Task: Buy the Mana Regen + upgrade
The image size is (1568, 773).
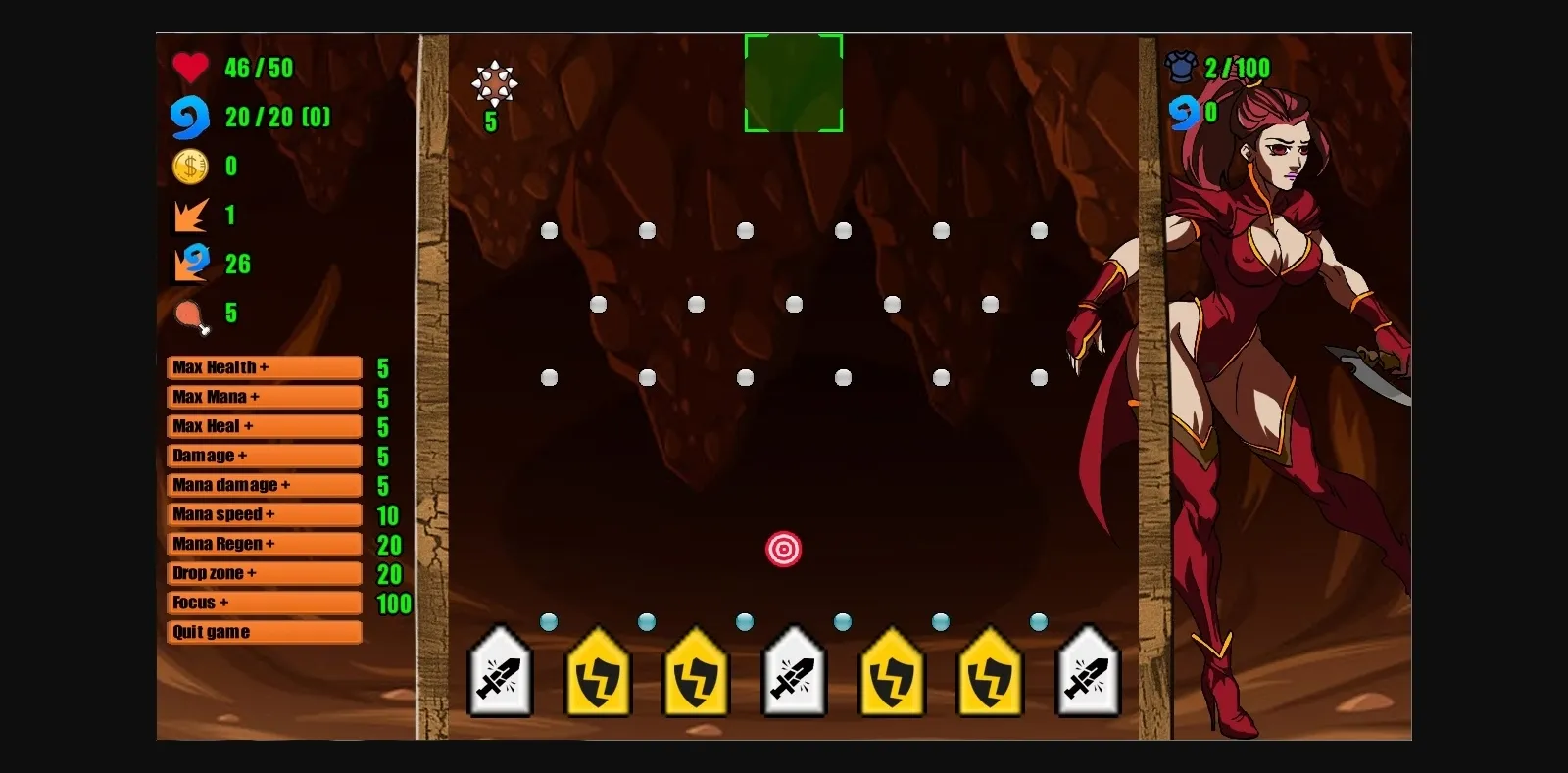Action: (263, 544)
